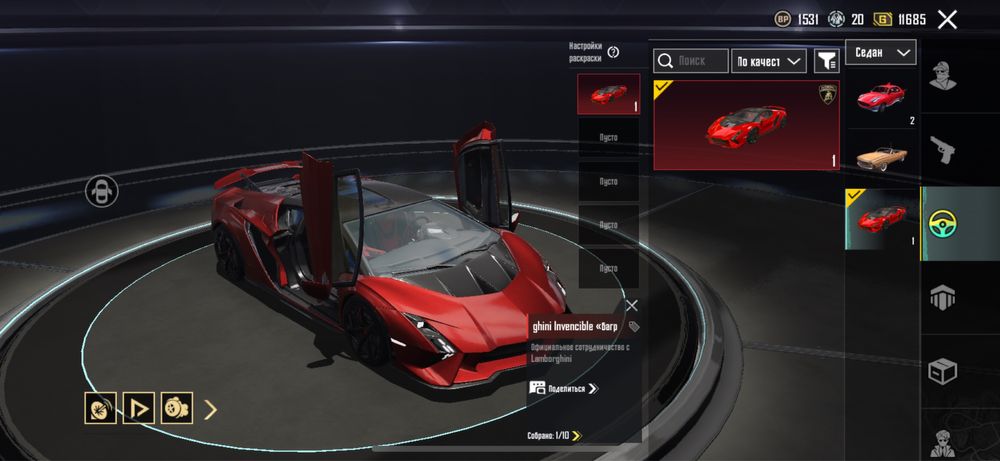Screen dimensions: 1000x461
Task: Expand more preview actions with the arrow
Action: tap(211, 408)
